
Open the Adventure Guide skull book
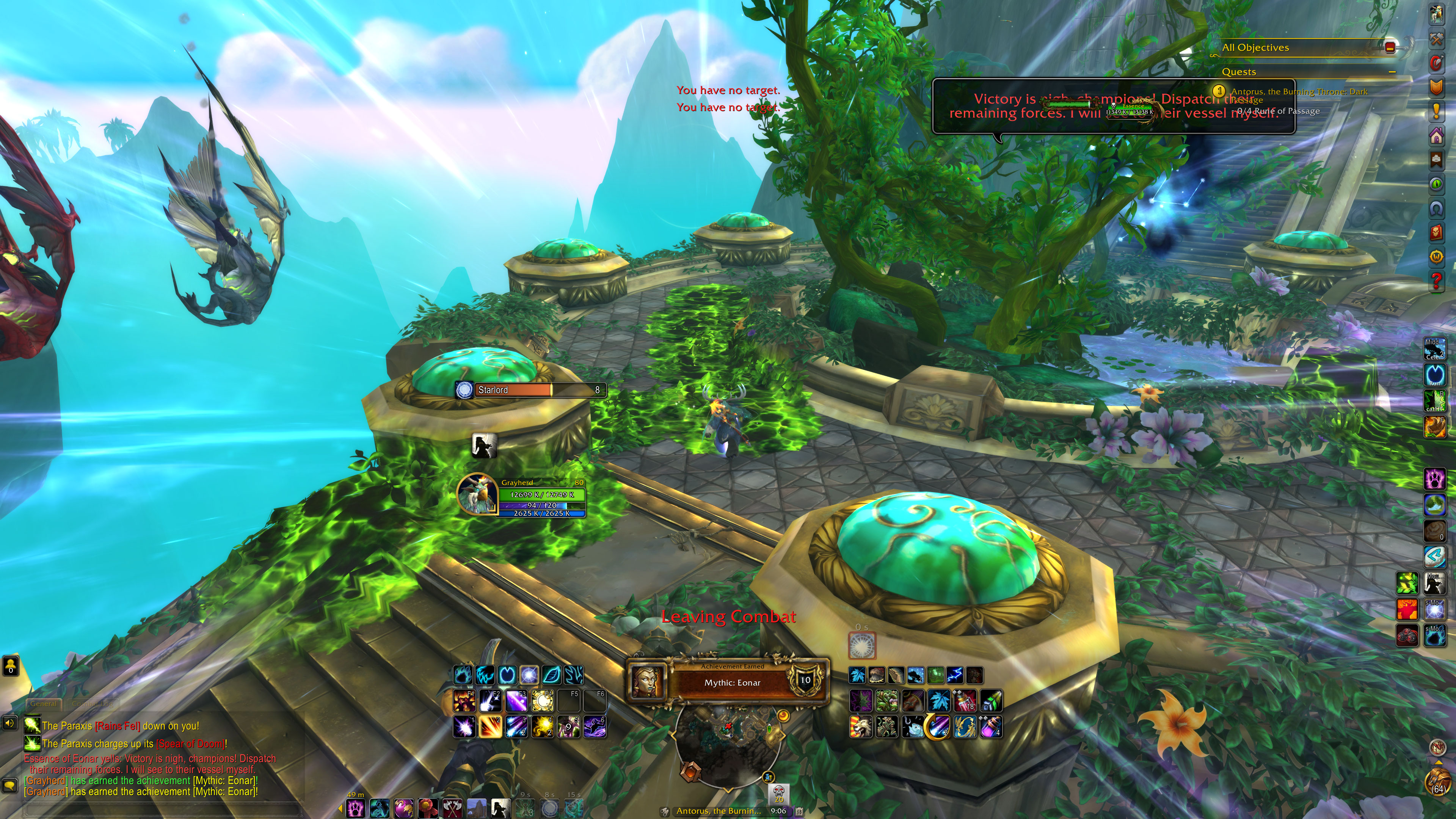click(1437, 232)
